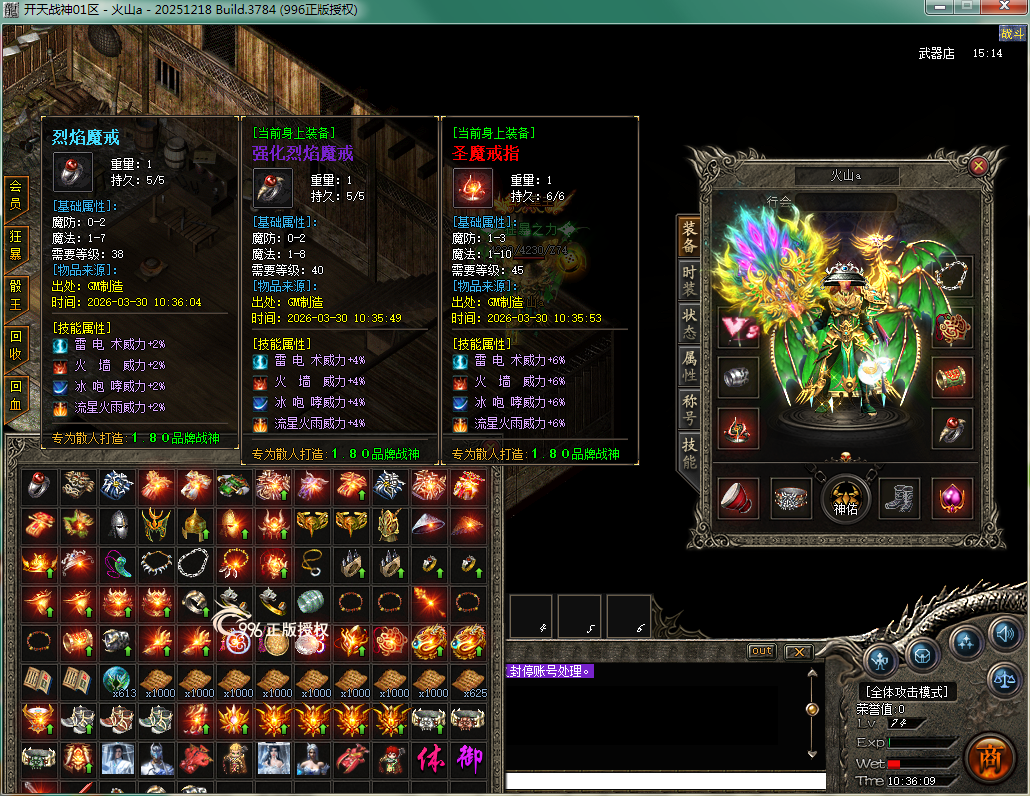Open the 技能 skills tab
Image resolution: width=1030 pixels, height=796 pixels.
point(689,453)
